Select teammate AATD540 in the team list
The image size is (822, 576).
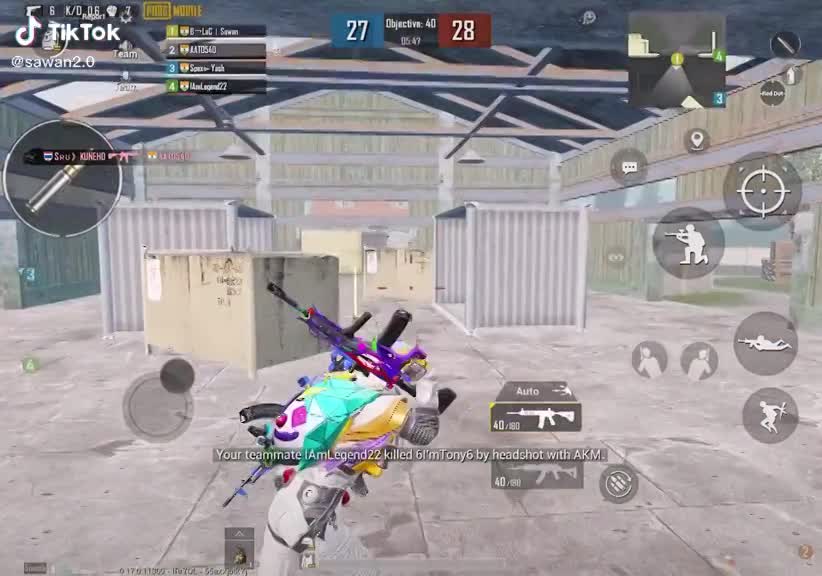(216, 49)
